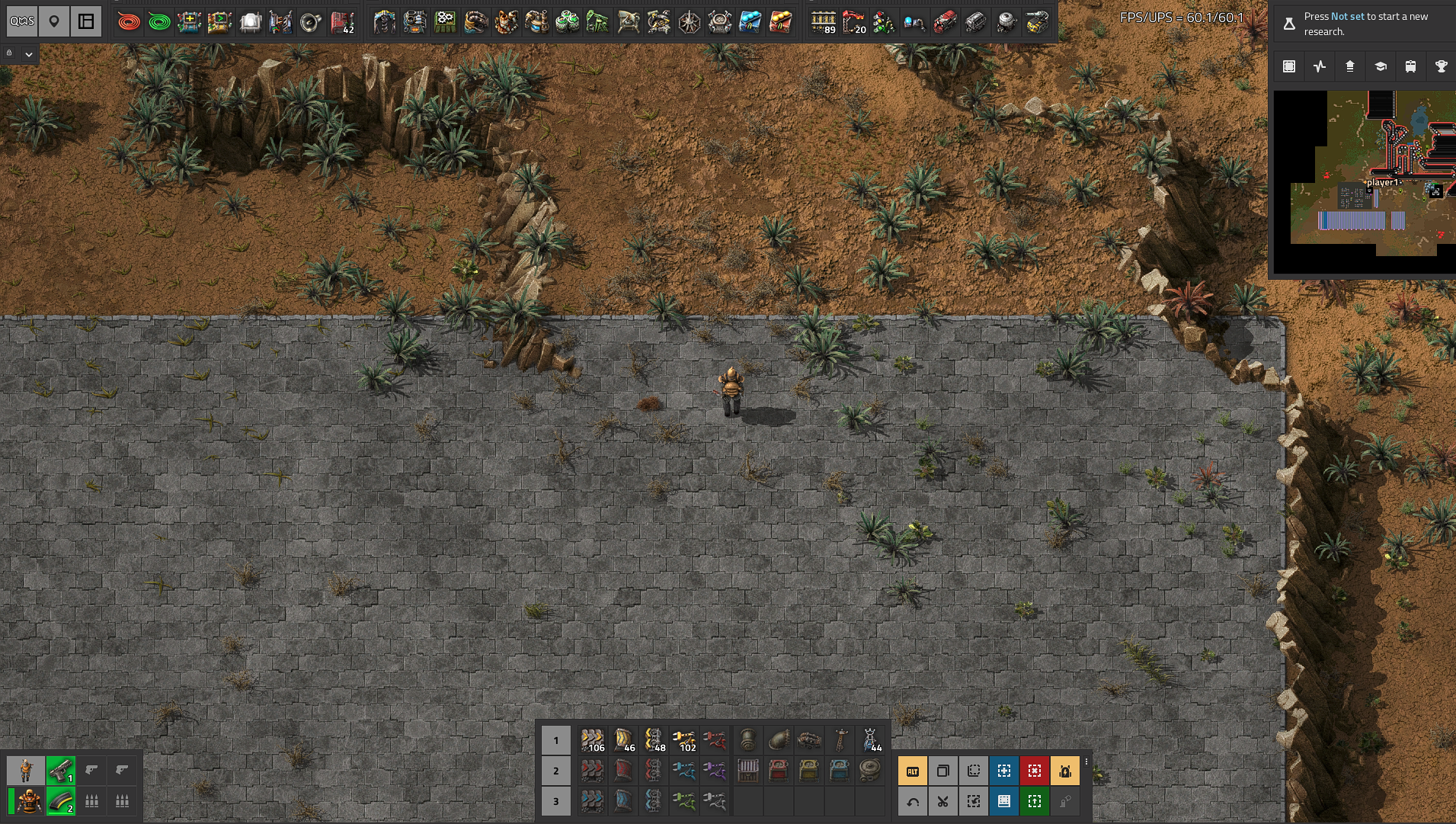Viewport: 1456px width, 824px height.
Task: Select the submachine gun weapon slot
Action: 60,771
